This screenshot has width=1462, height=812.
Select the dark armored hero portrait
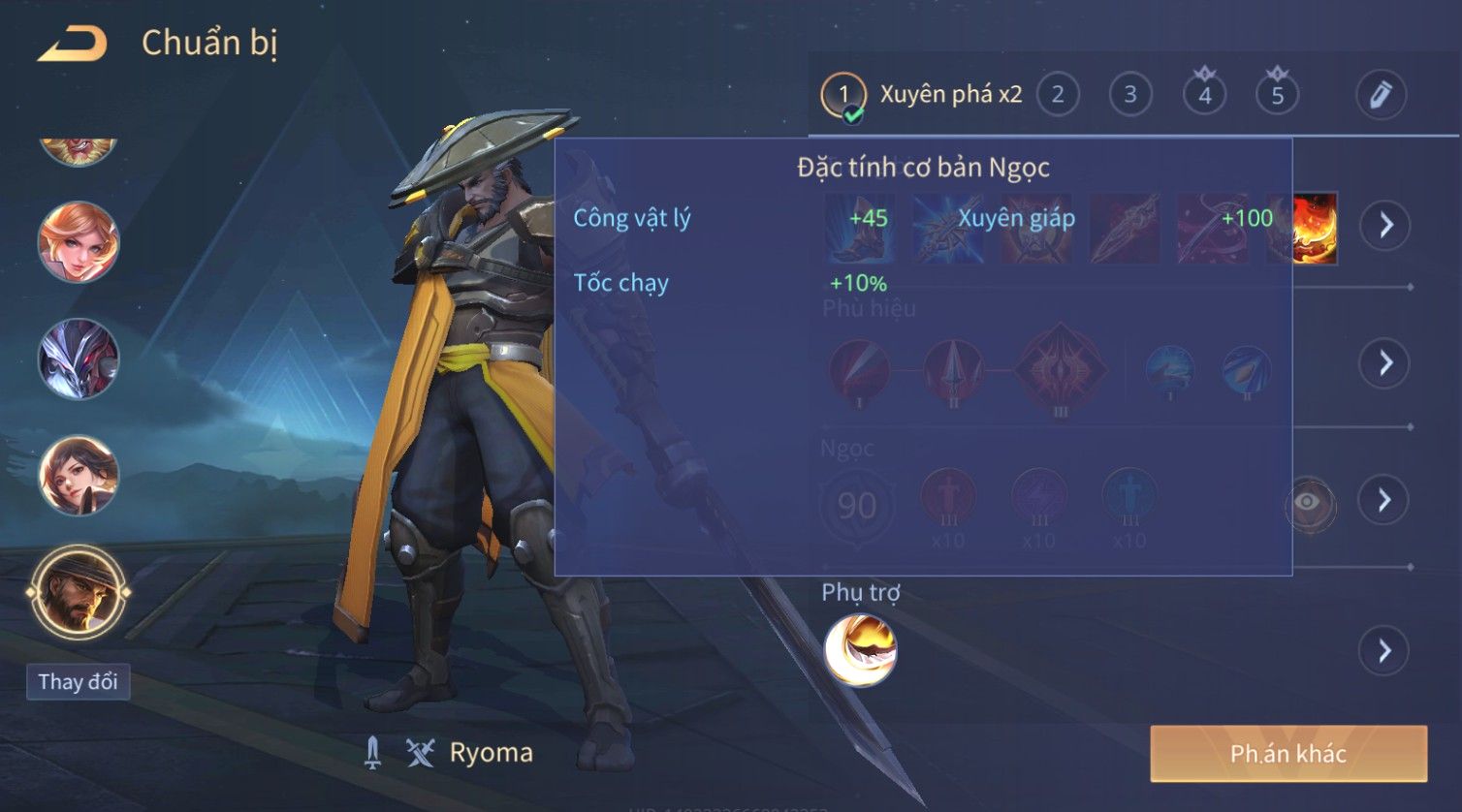tap(79, 359)
